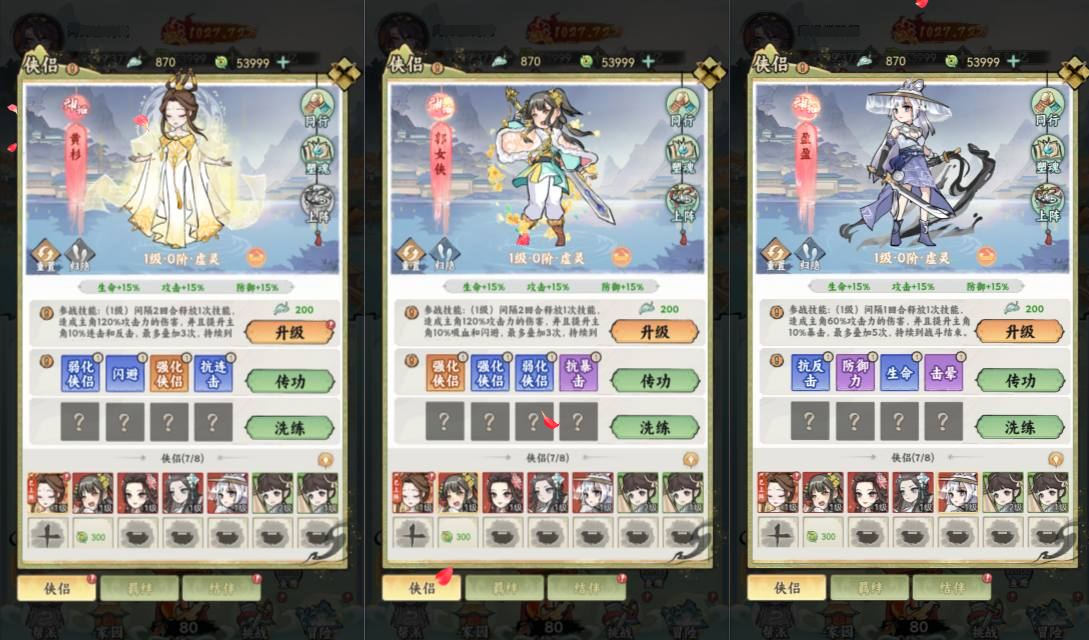1089x640 pixels.
Task: Open 同行 beside the 黄衫 character
Action: (x=318, y=107)
